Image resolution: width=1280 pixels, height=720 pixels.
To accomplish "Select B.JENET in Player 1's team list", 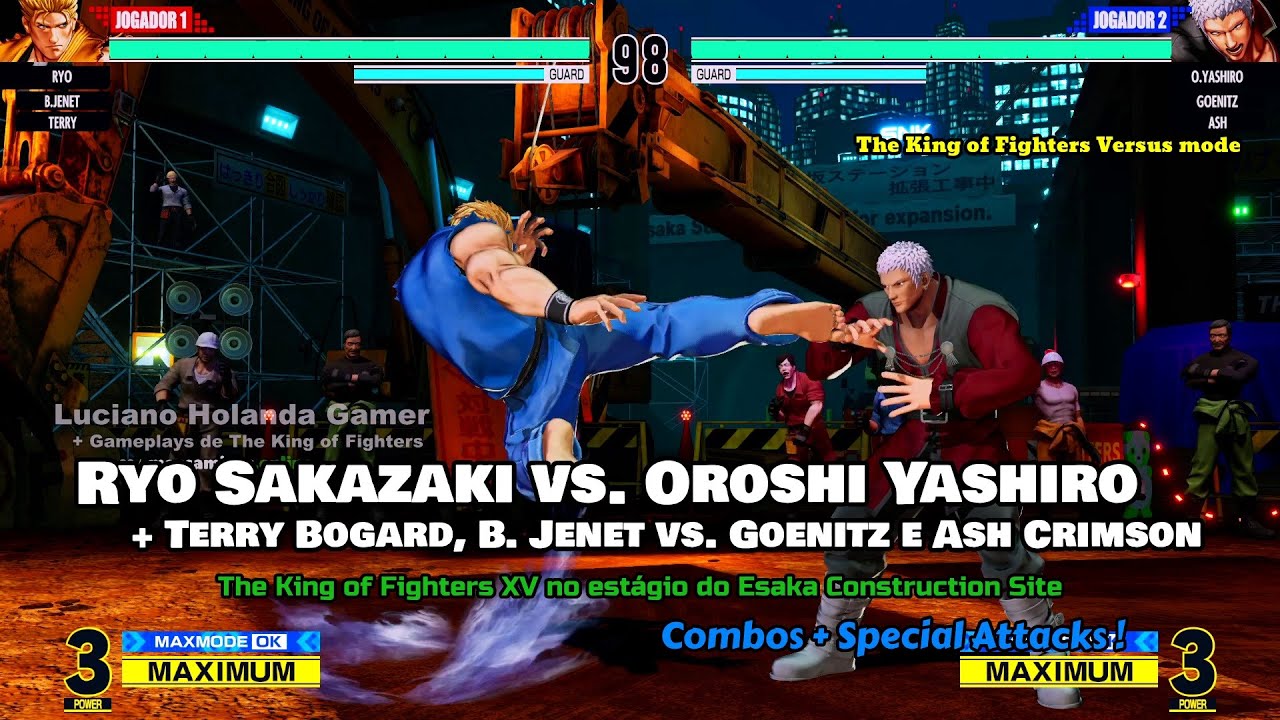I will tap(62, 101).
